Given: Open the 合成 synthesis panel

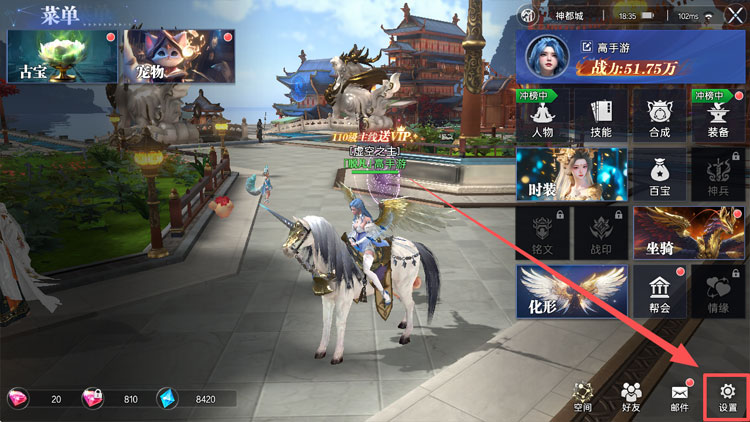Looking at the screenshot, I should click(659, 116).
